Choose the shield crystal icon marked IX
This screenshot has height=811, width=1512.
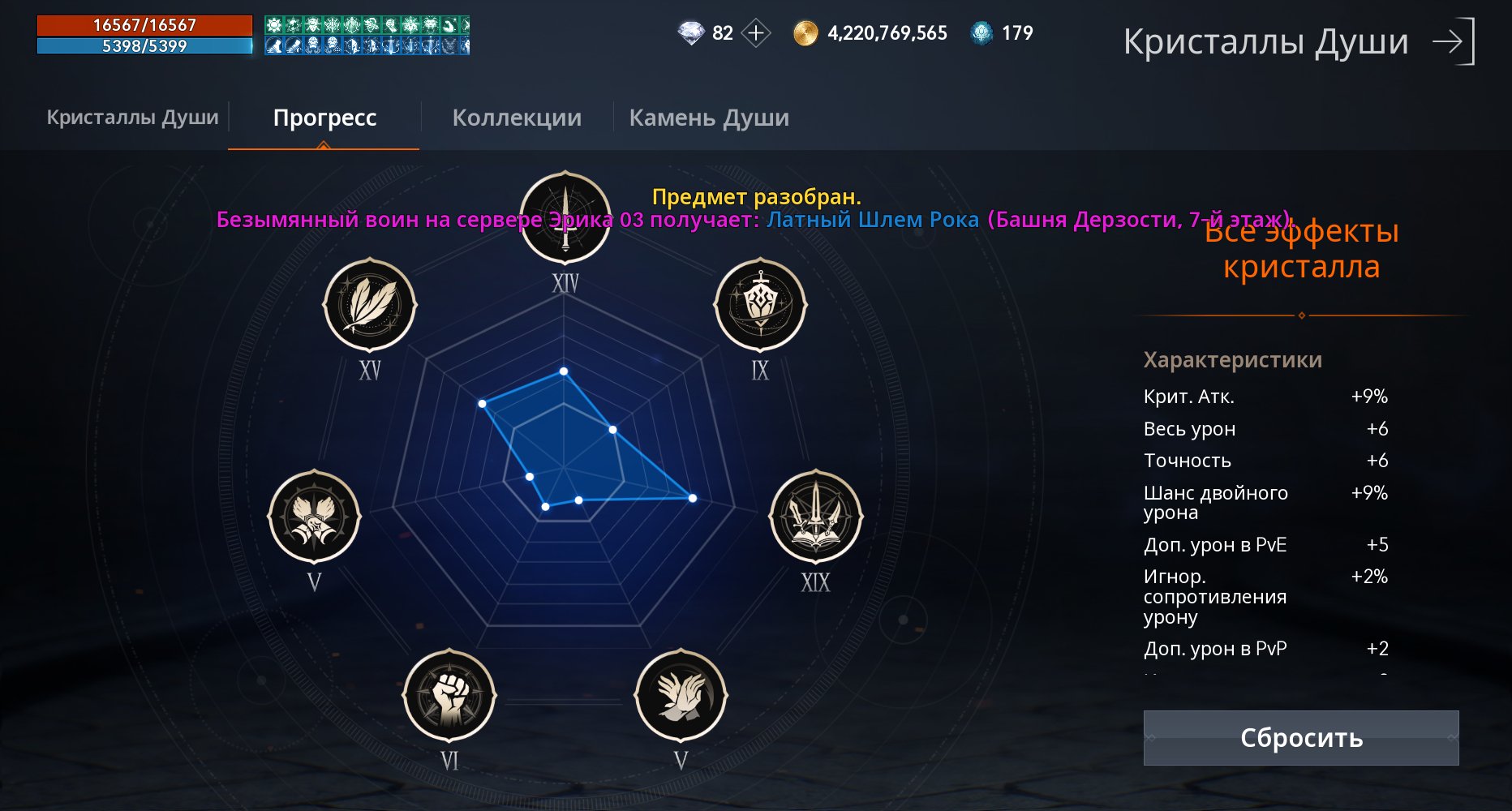click(x=760, y=306)
